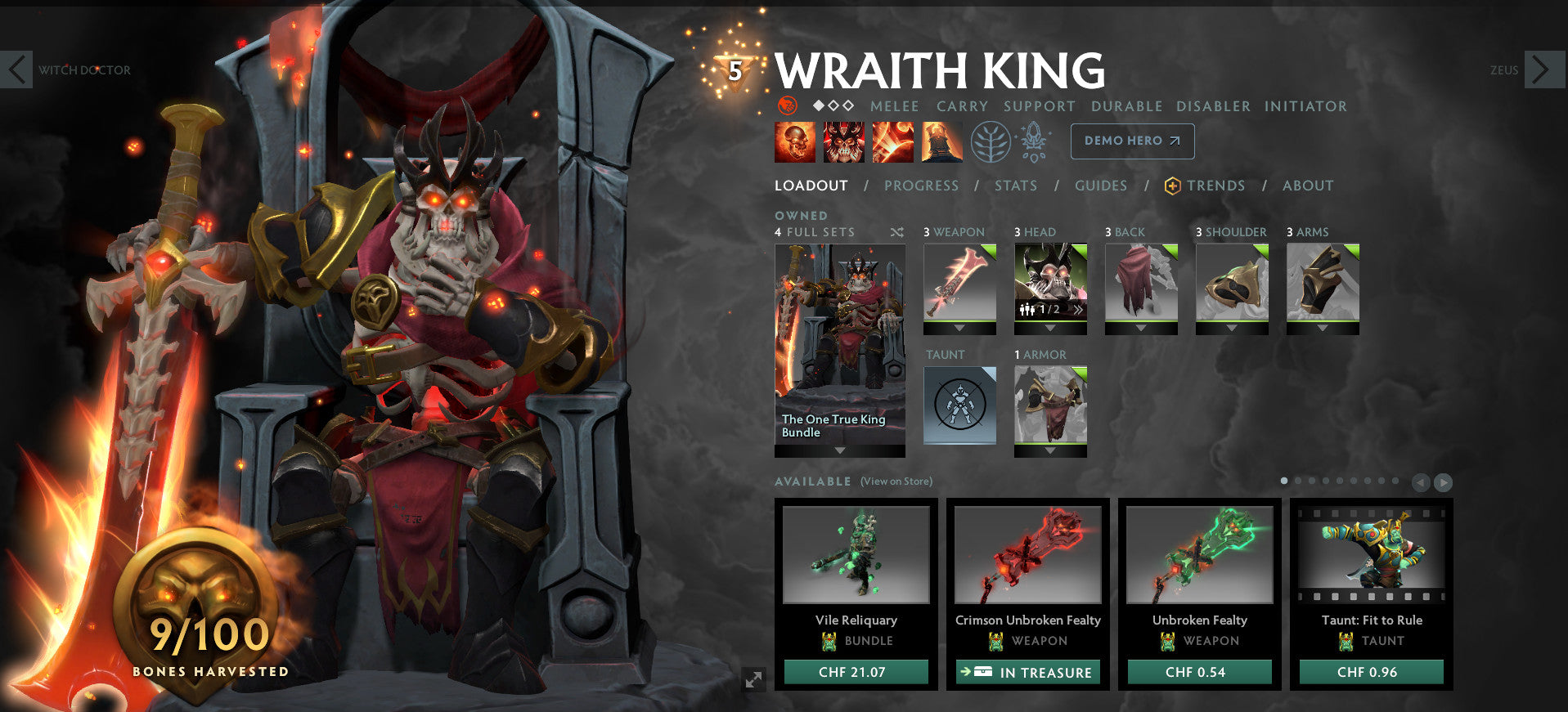The width and height of the screenshot is (1568, 712).
Task: Click the DEMO HERO button
Action: [x=1131, y=141]
